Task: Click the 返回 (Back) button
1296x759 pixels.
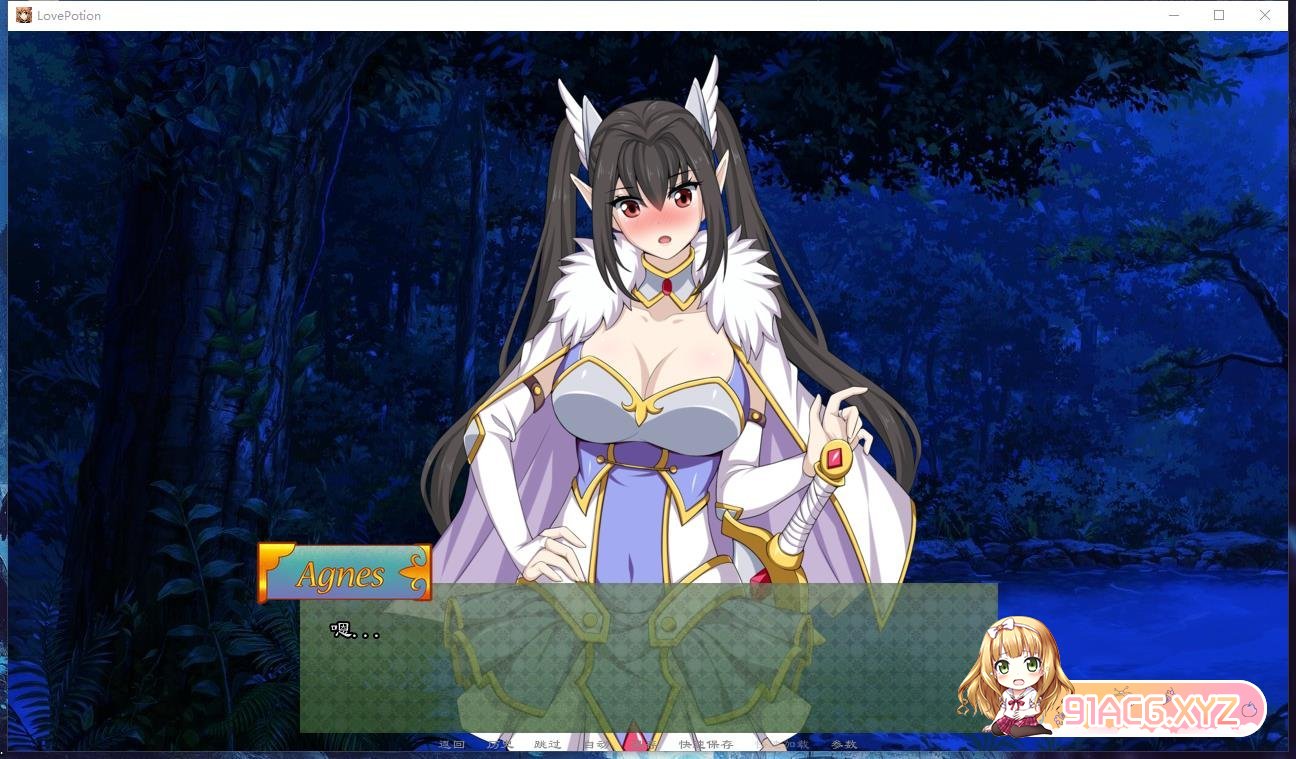Action: click(x=452, y=744)
